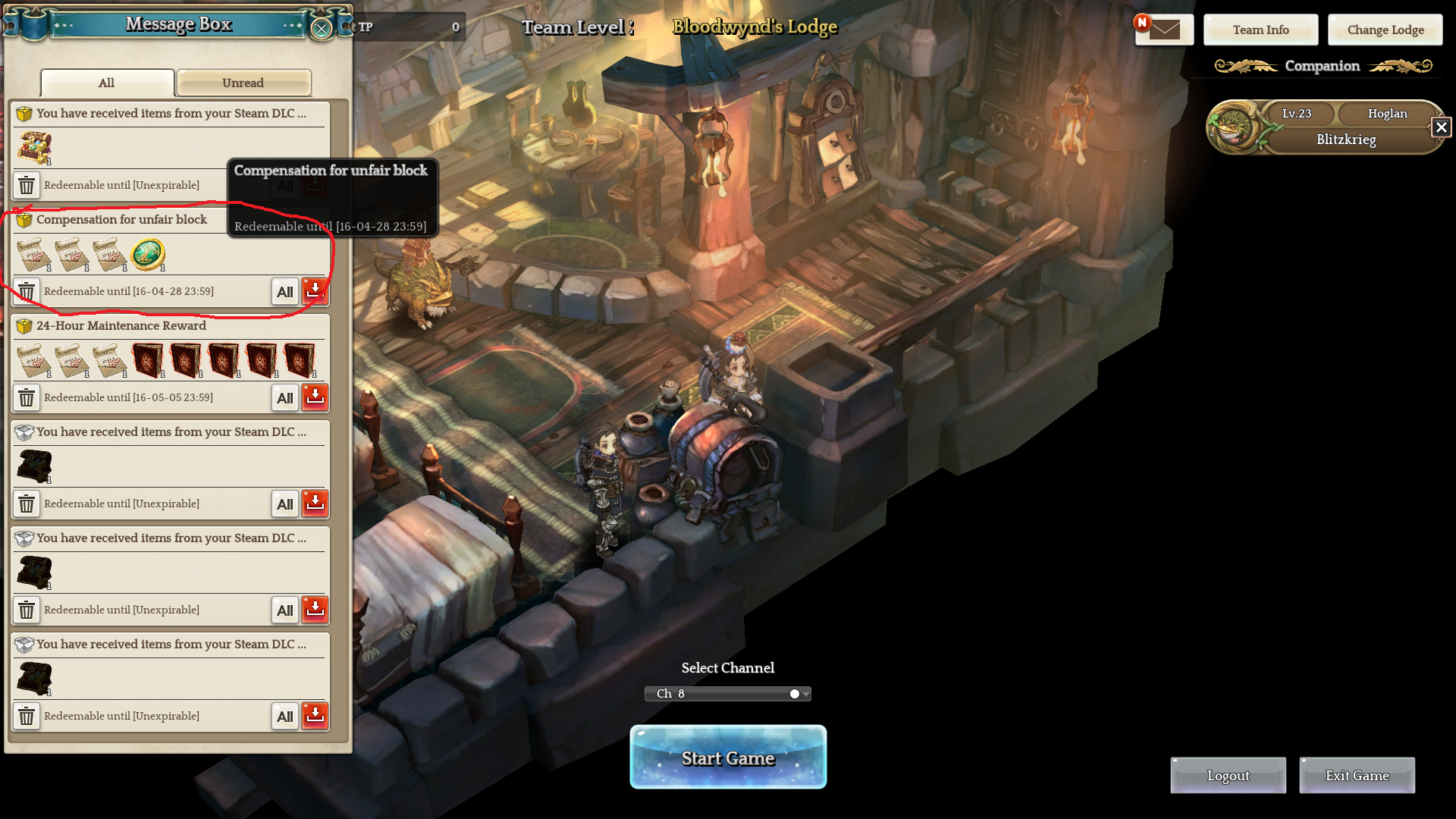
Task: Open the mail envelope icon
Action: [1164, 30]
